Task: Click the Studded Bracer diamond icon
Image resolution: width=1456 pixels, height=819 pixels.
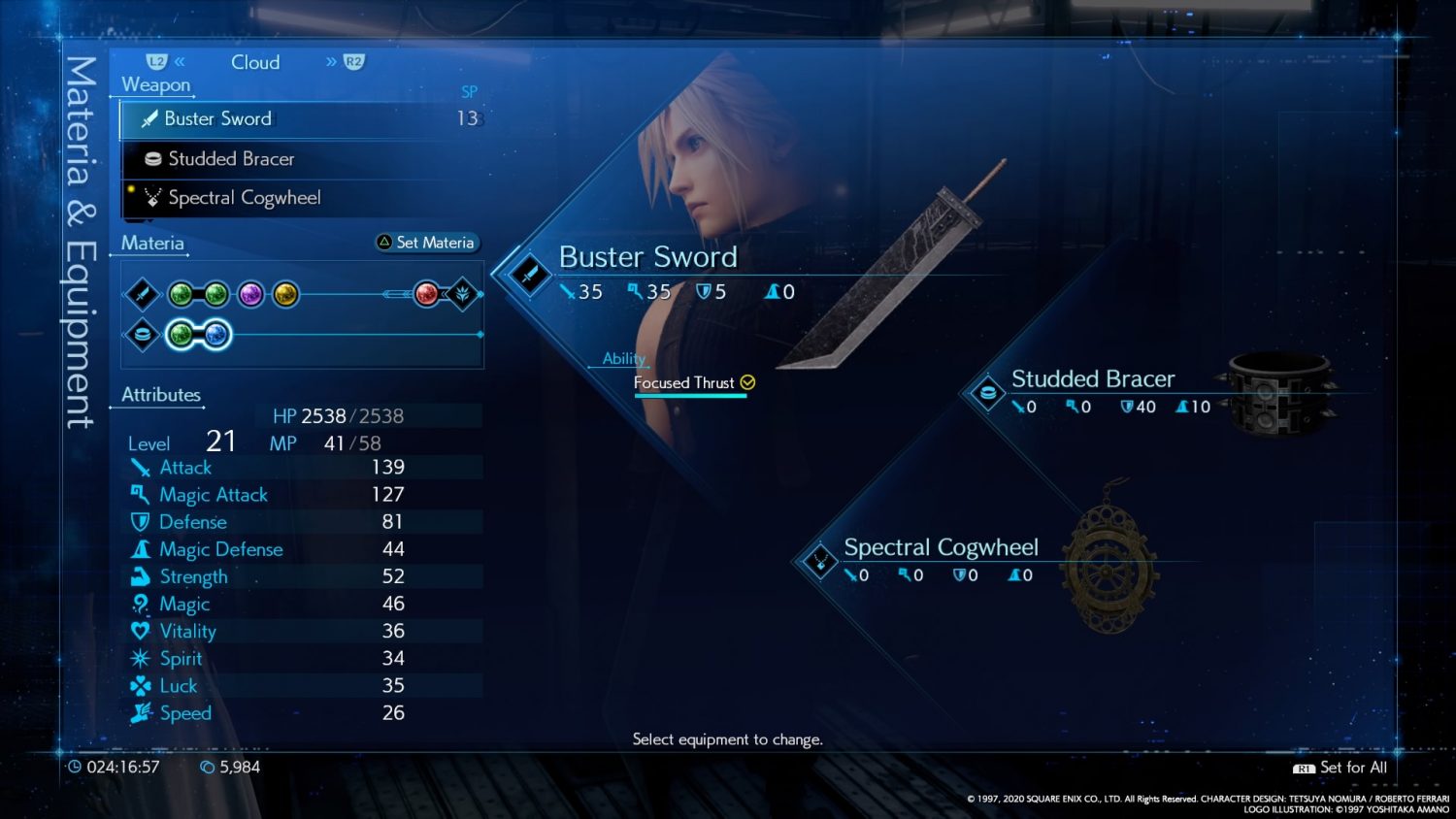Action: point(987,393)
